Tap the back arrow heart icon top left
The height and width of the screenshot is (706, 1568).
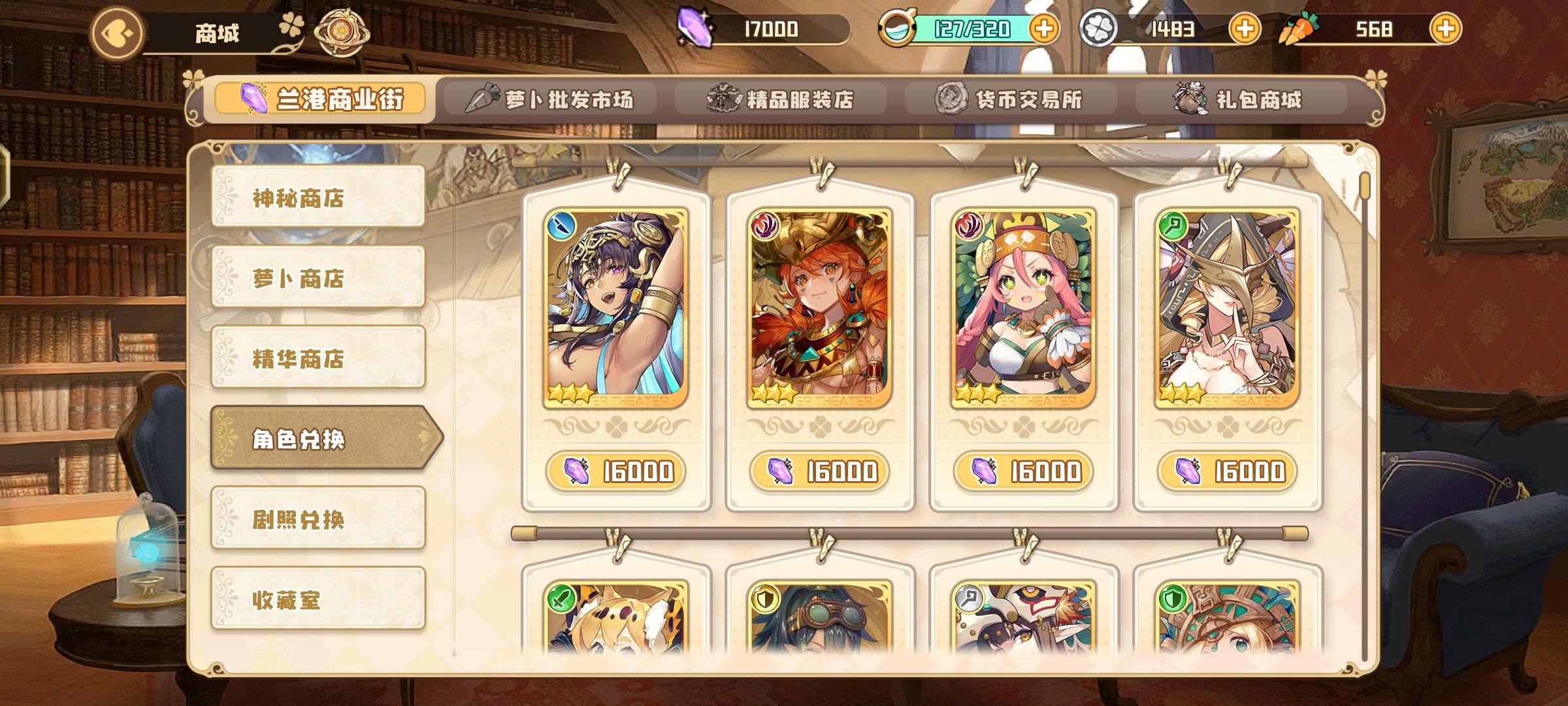[119, 31]
